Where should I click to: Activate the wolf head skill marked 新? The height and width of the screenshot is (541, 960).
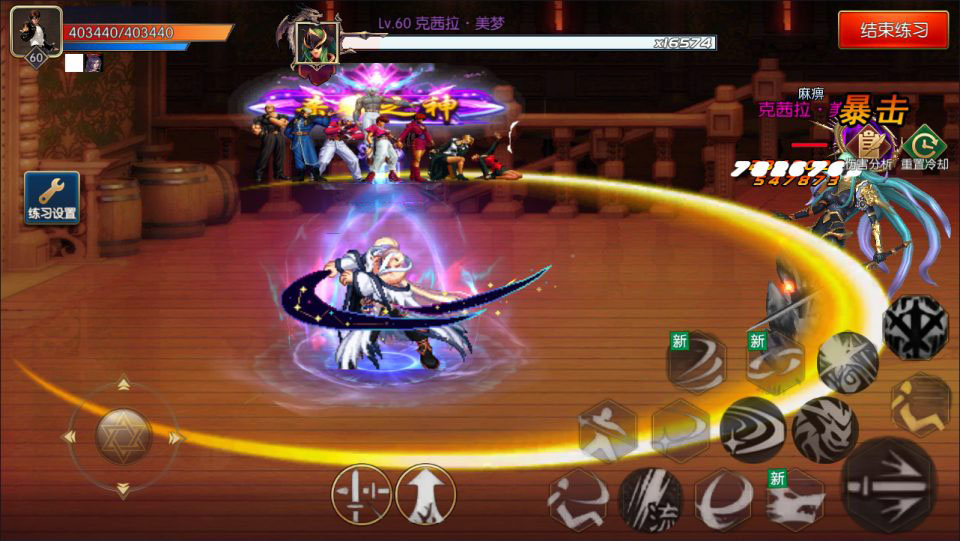[x=796, y=498]
